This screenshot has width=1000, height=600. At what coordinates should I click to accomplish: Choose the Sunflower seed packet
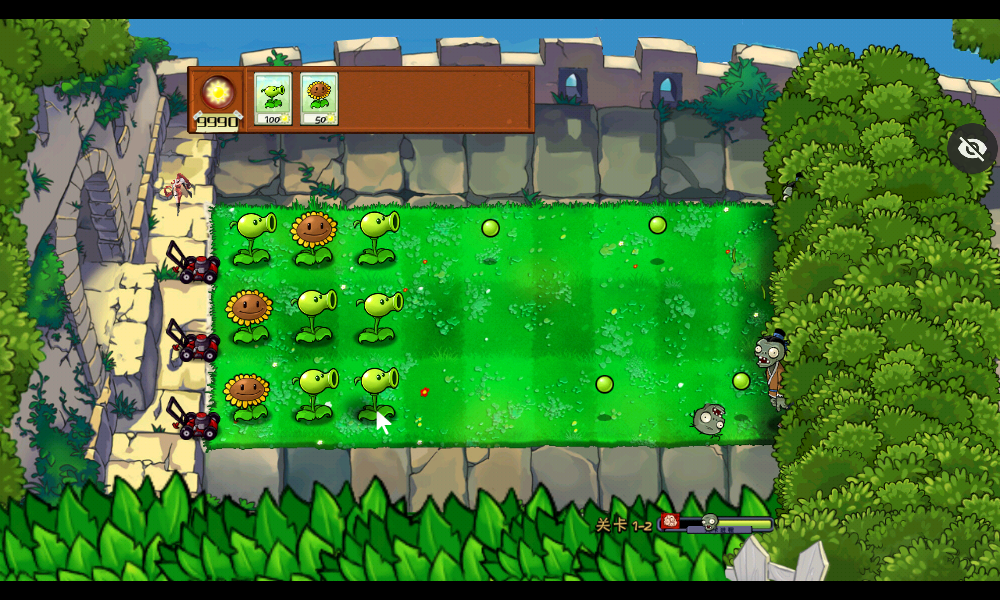click(319, 98)
